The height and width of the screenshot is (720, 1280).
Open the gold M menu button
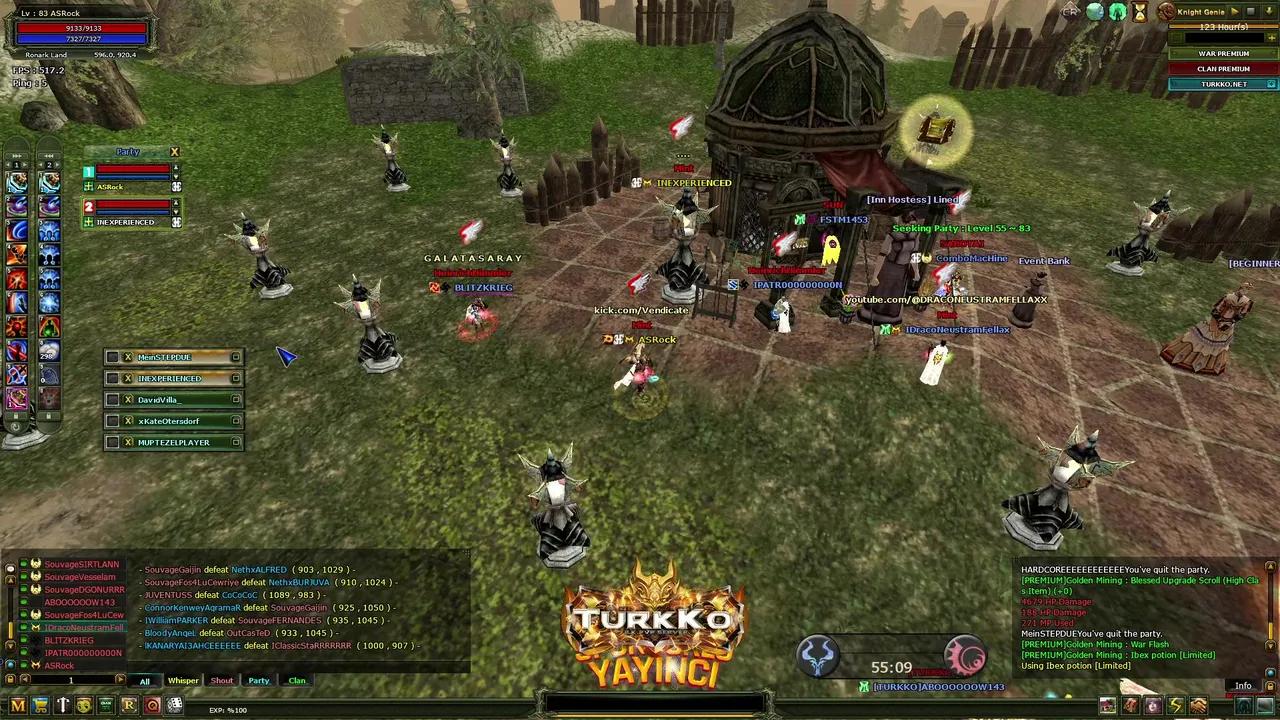pyautogui.click(x=18, y=706)
